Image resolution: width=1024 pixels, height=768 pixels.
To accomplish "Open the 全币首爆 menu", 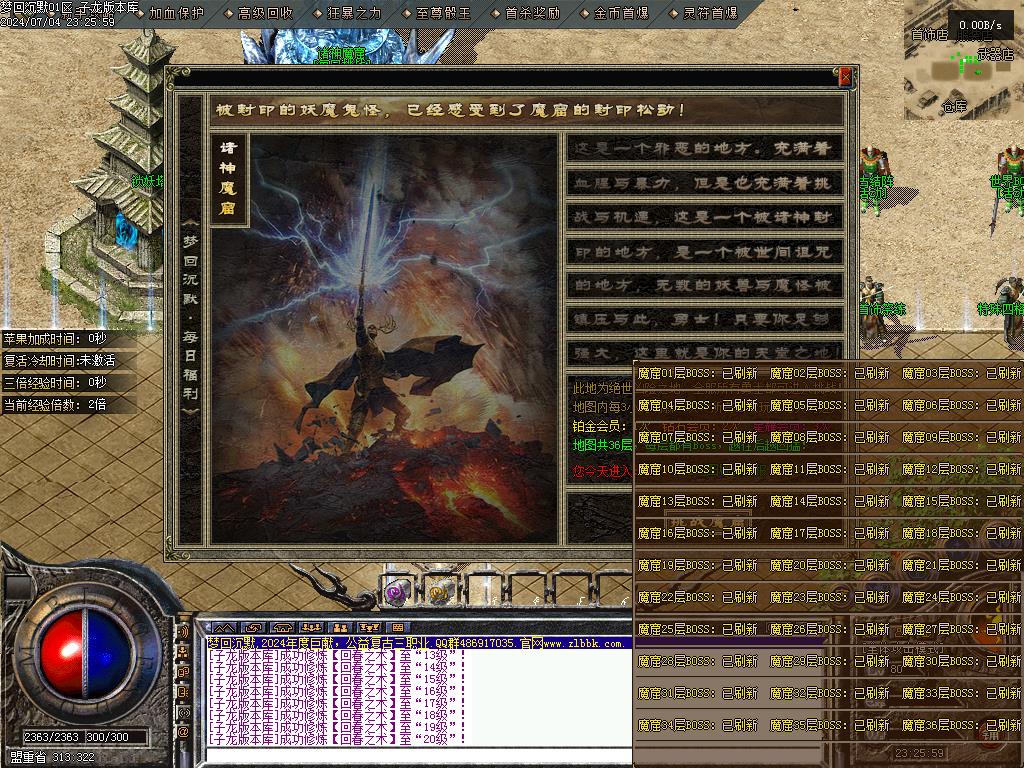I will point(621,13).
